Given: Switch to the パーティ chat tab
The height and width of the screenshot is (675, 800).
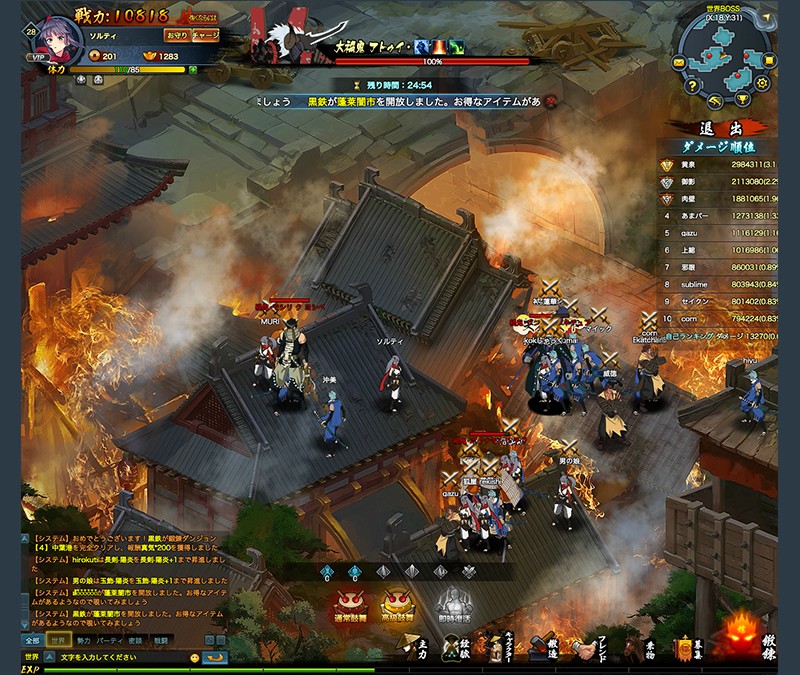Looking at the screenshot, I should pyautogui.click(x=109, y=639).
